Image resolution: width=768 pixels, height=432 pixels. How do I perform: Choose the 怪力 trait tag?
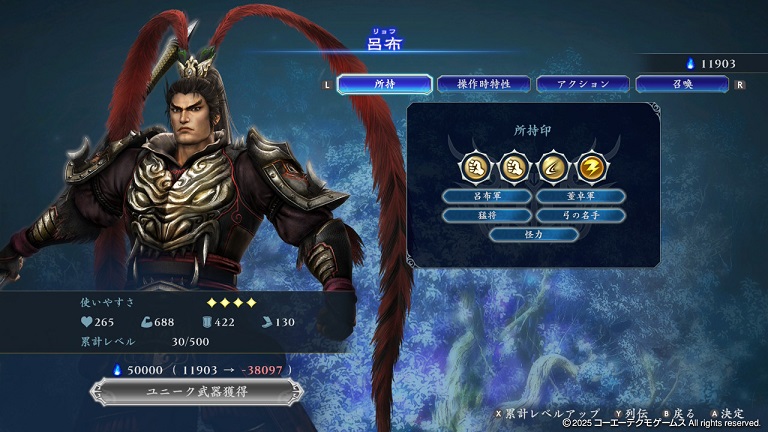533,234
